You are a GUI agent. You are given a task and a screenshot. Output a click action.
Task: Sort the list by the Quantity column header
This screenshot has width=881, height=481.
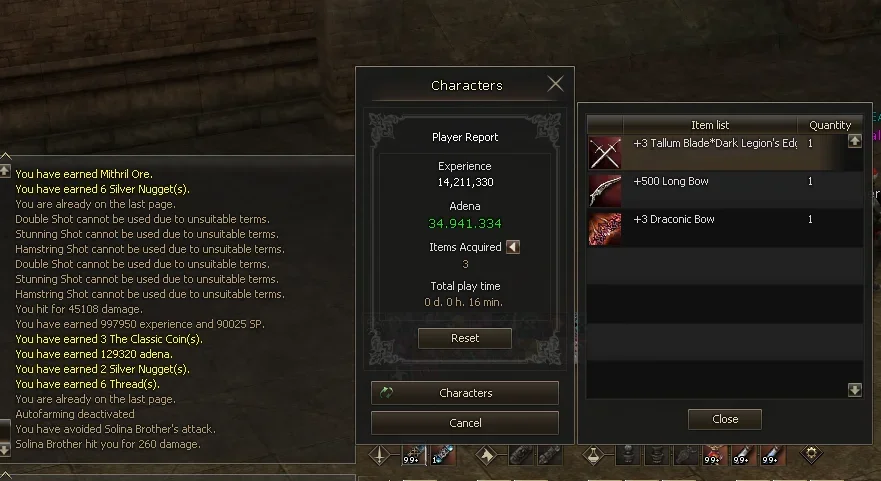830,125
